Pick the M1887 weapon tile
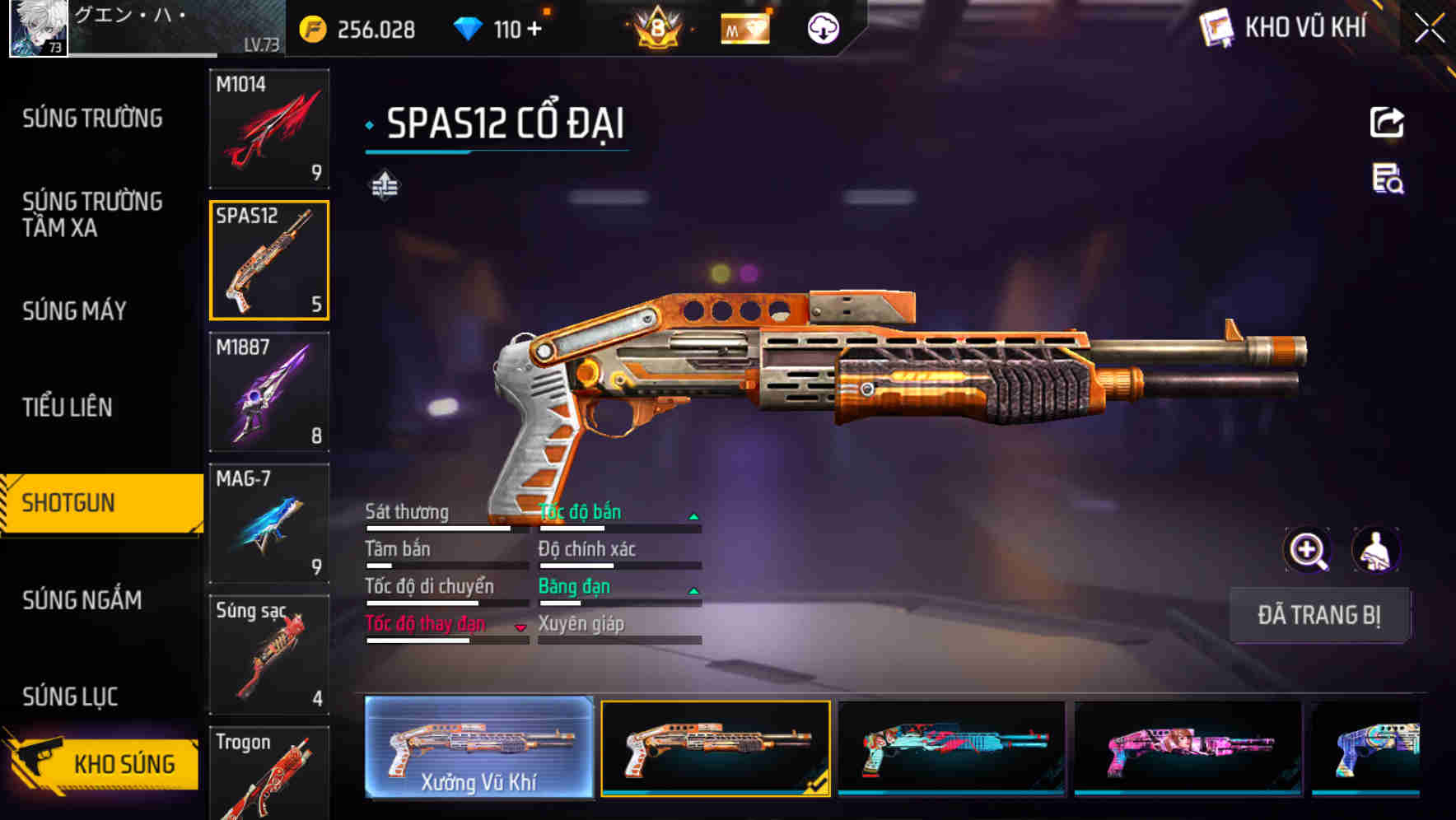 [269, 392]
